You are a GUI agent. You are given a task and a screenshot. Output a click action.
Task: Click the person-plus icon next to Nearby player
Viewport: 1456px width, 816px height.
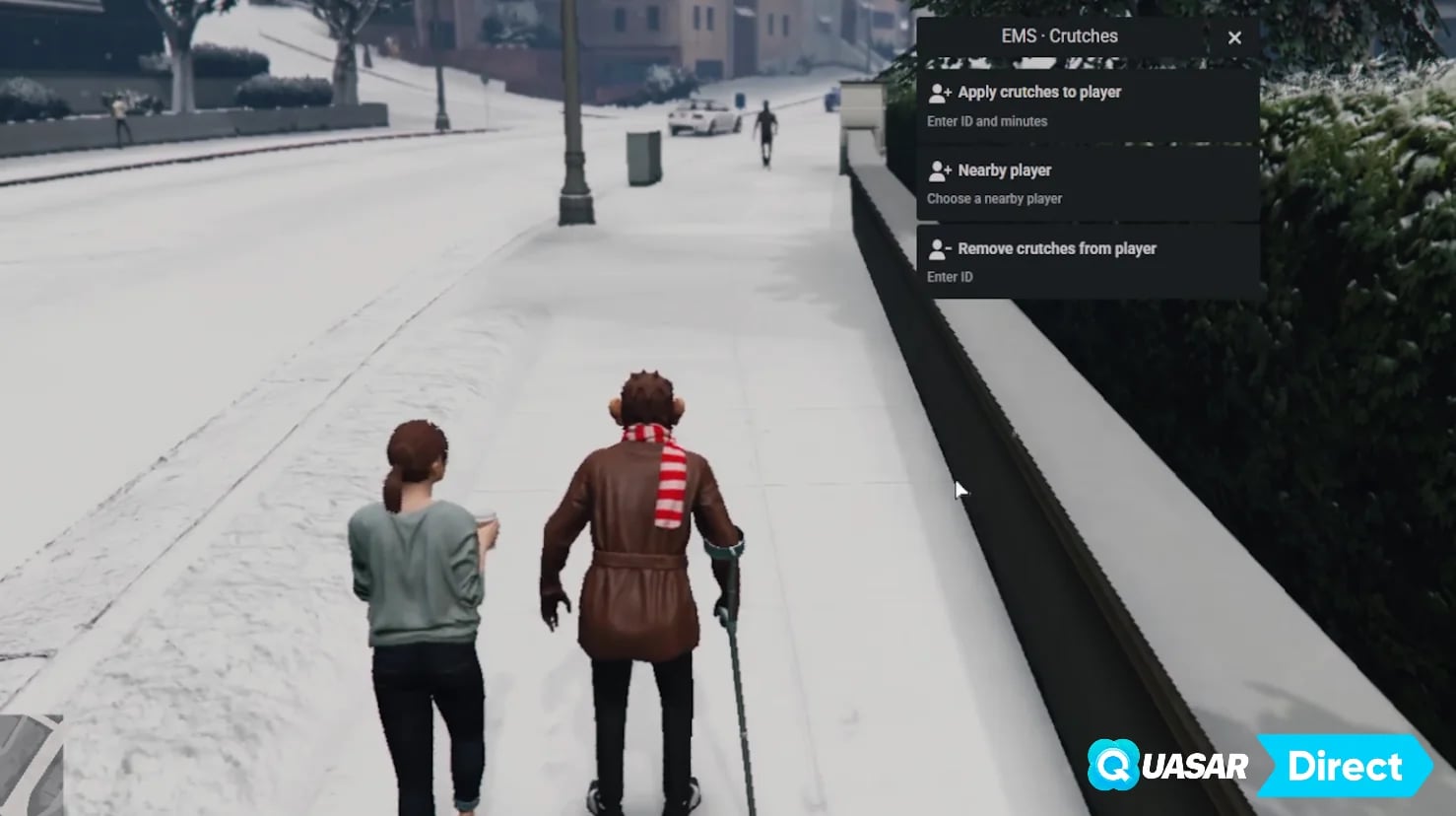(x=940, y=170)
